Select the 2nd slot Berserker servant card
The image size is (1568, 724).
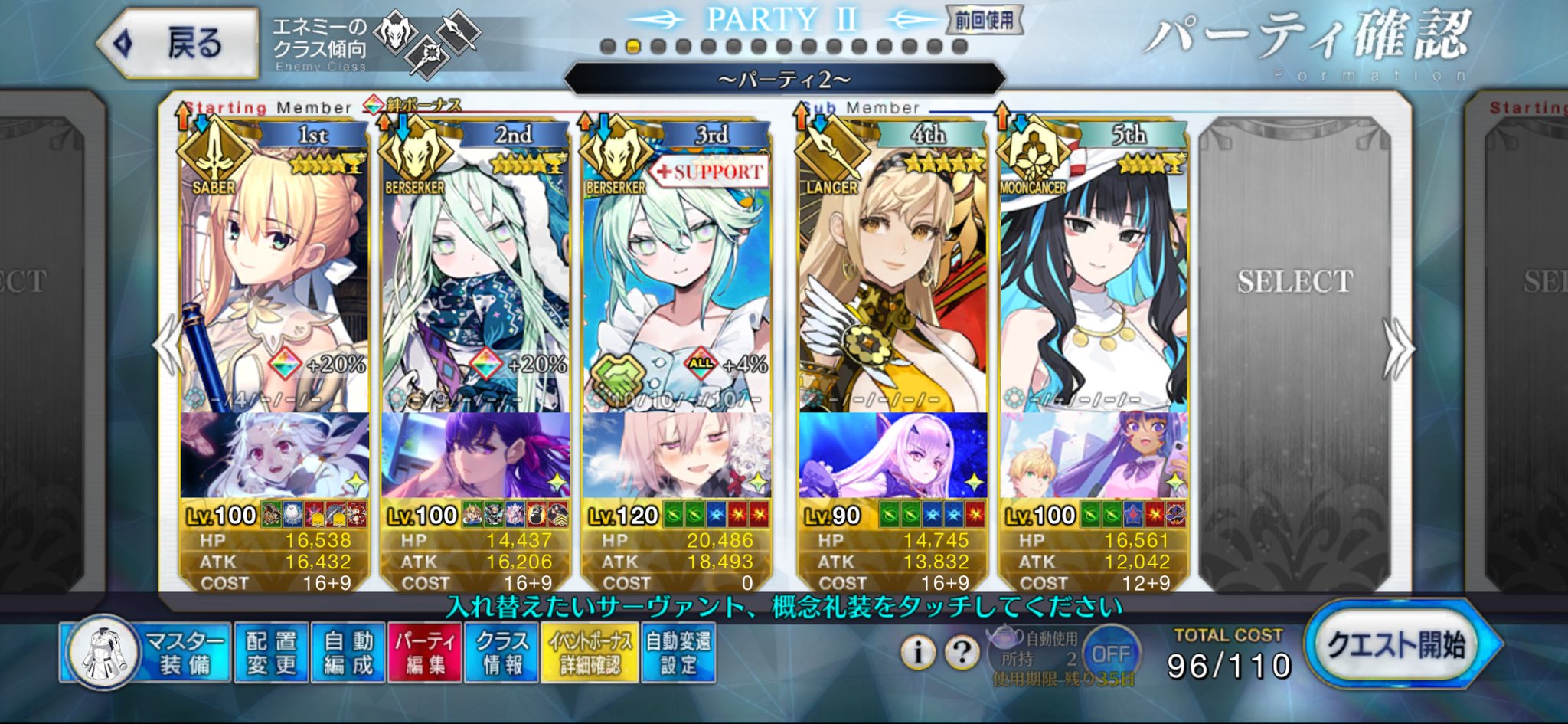[x=475, y=276]
